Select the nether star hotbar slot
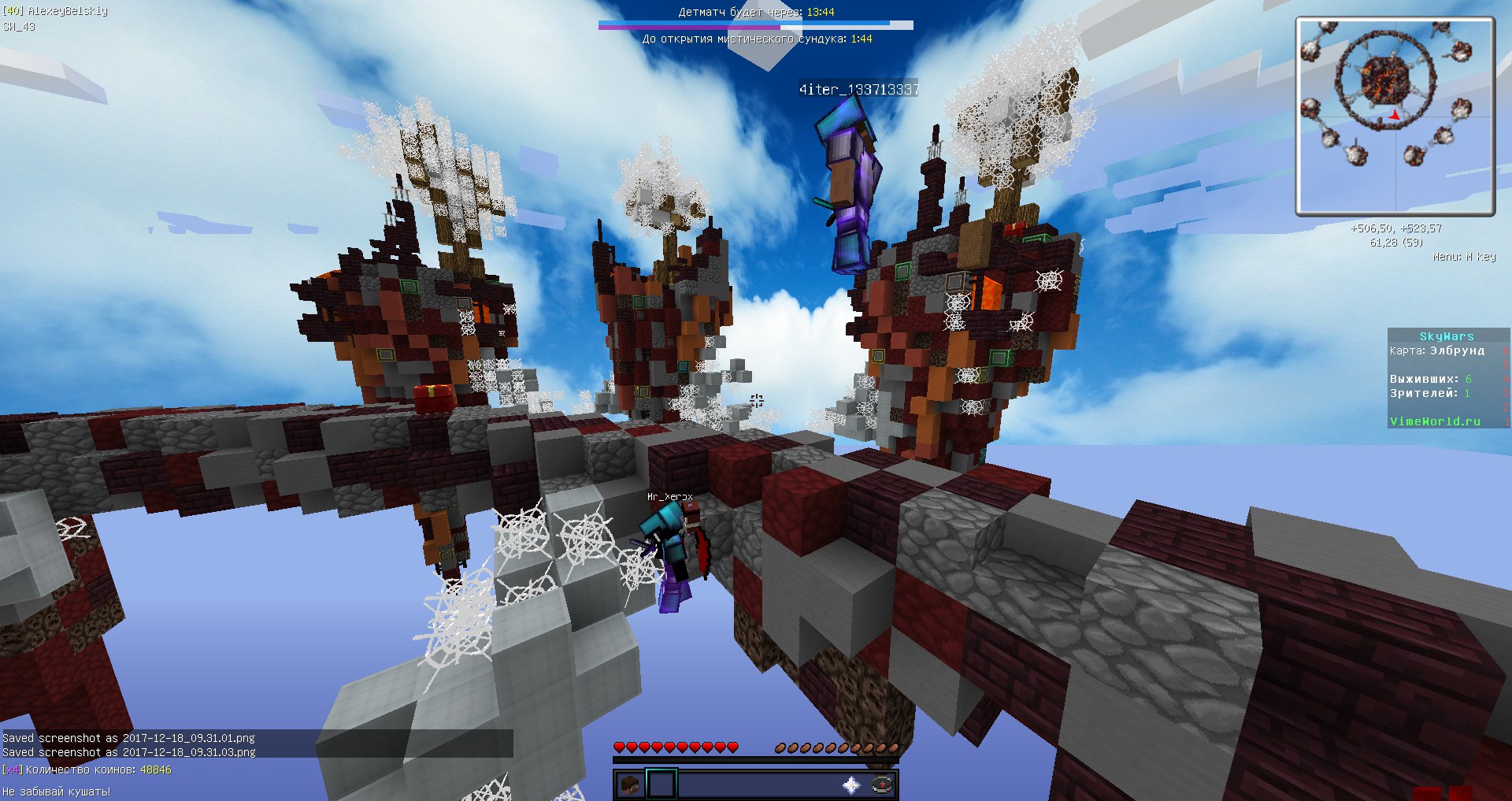Image resolution: width=1512 pixels, height=801 pixels. click(x=851, y=785)
